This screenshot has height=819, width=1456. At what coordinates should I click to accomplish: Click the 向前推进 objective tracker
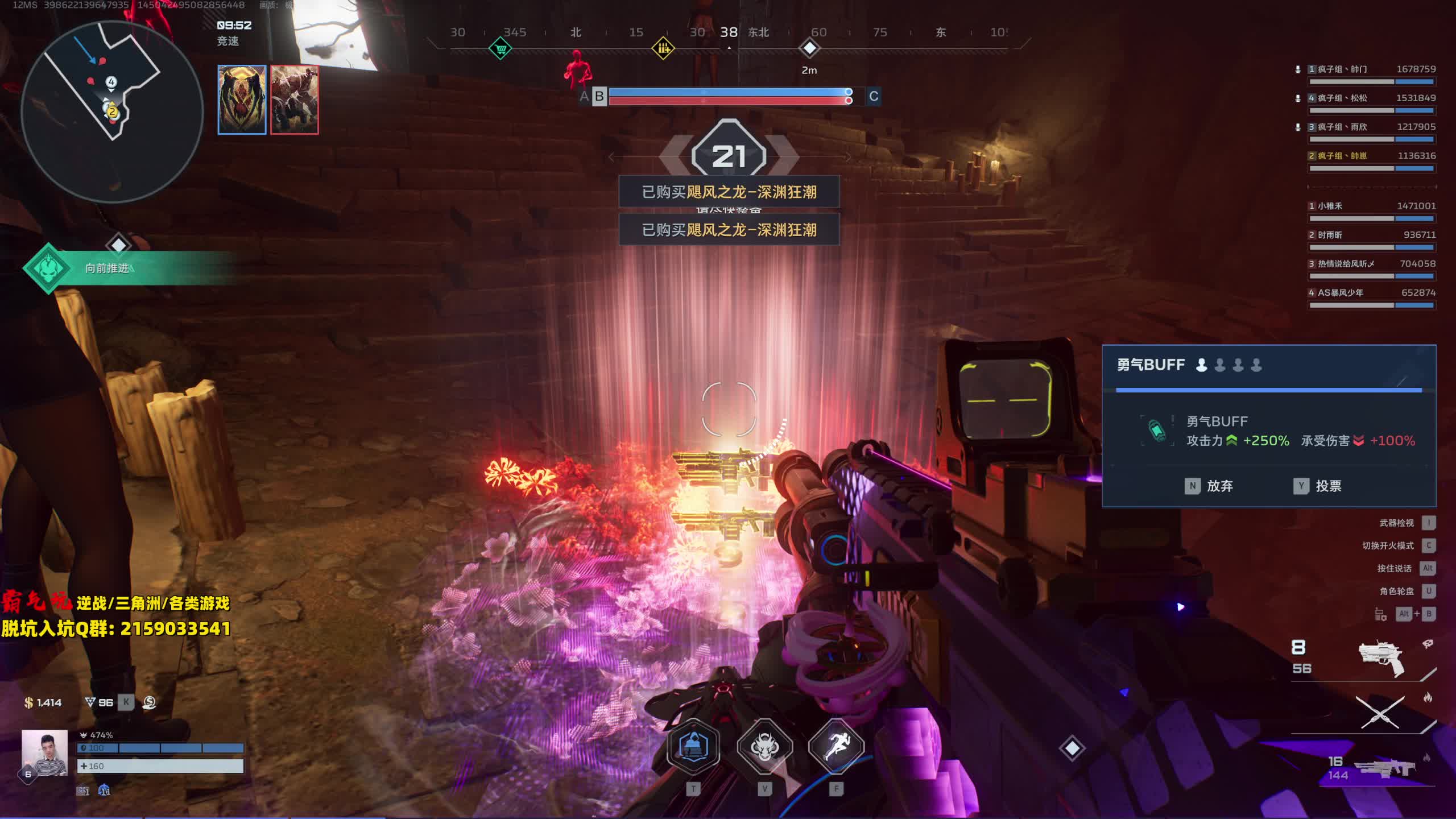(x=107, y=268)
